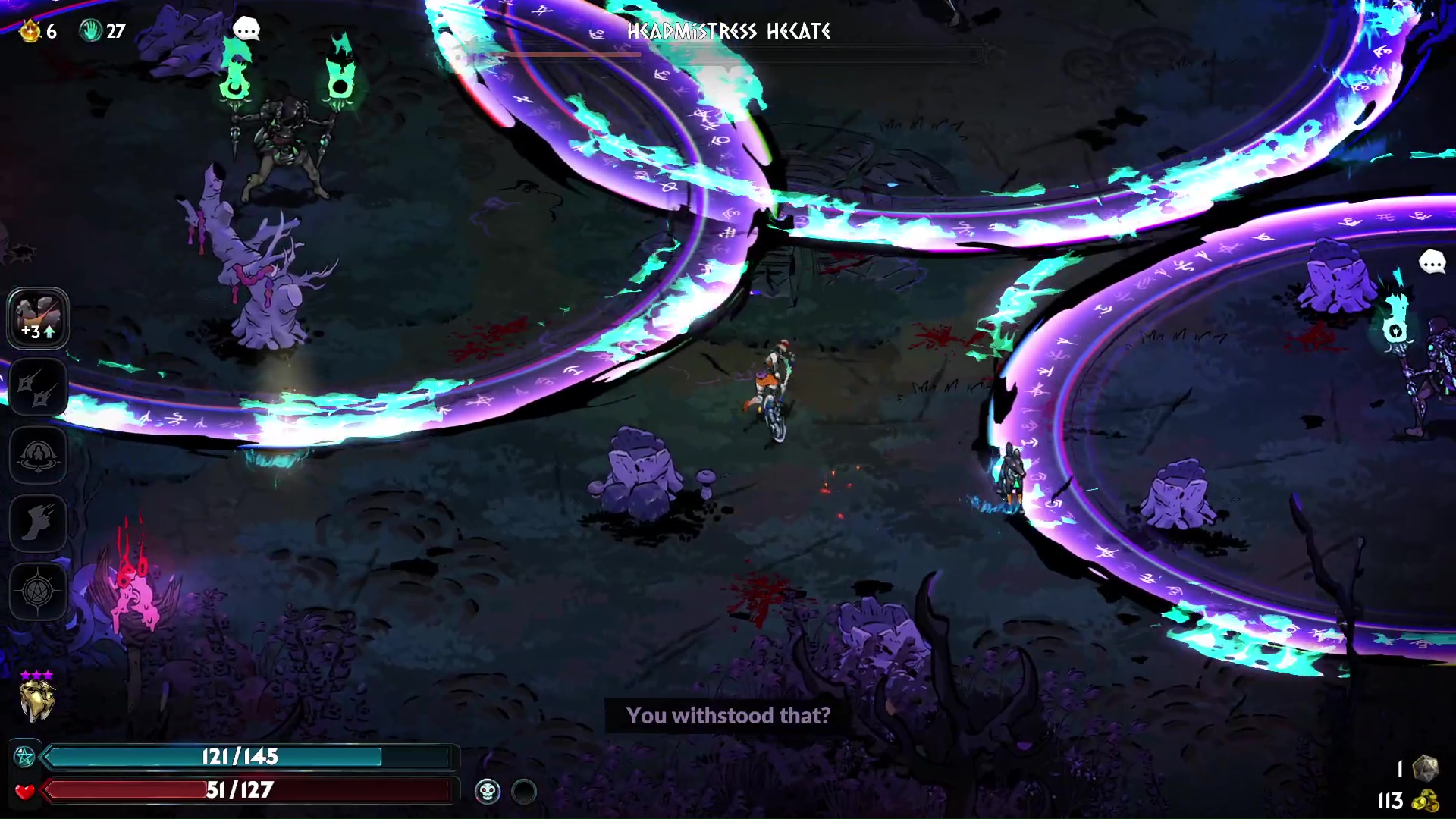Select the Special slot with twin blades

[38, 387]
